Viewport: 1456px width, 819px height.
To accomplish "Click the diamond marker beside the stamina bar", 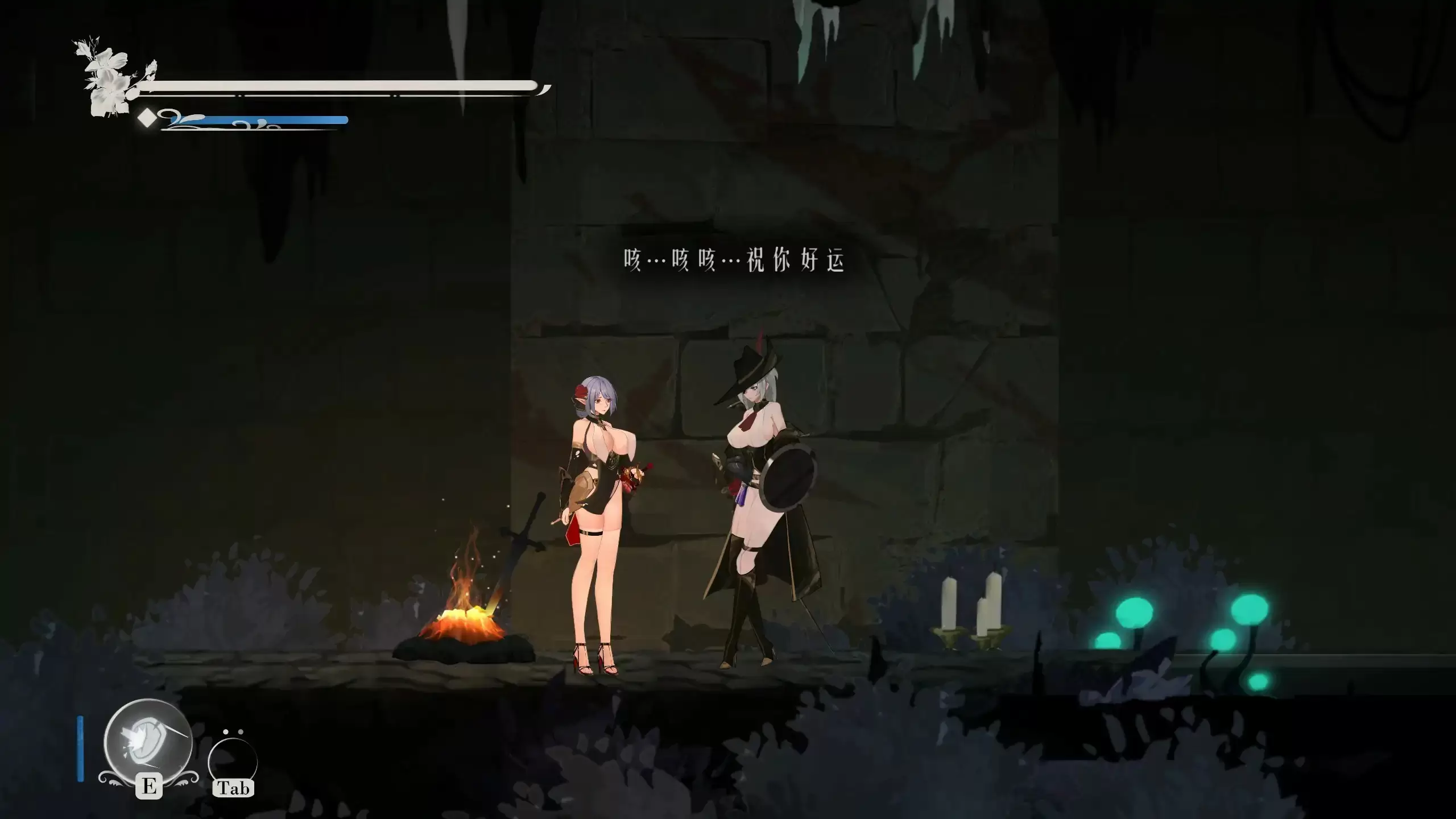I will tap(147, 119).
